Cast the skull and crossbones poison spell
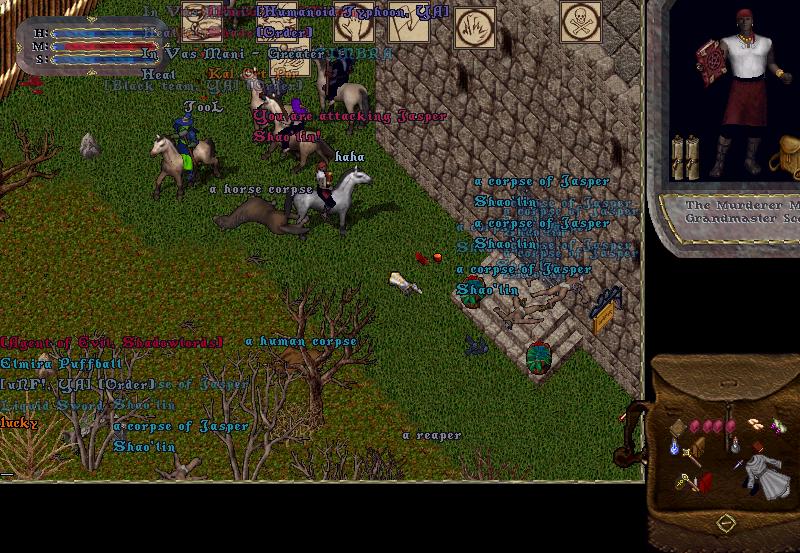 pyautogui.click(x=580, y=21)
